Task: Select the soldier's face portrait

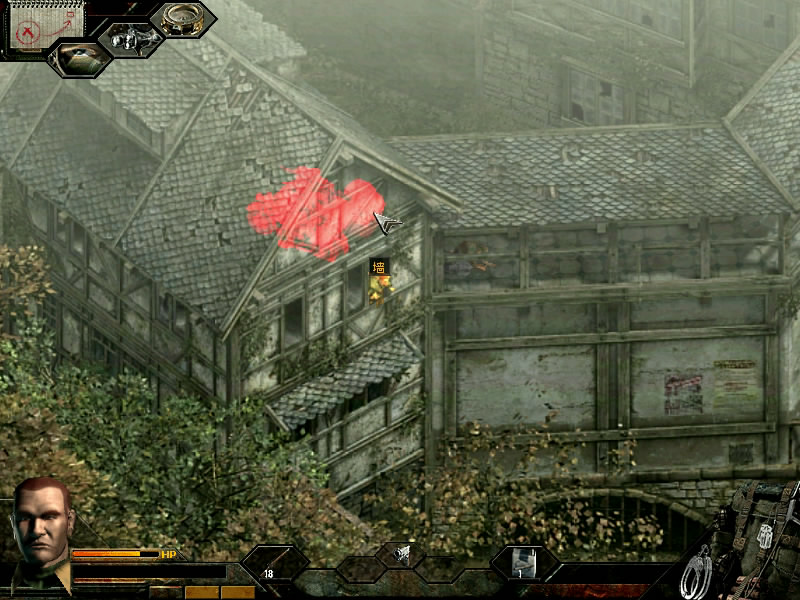Action: point(42,527)
